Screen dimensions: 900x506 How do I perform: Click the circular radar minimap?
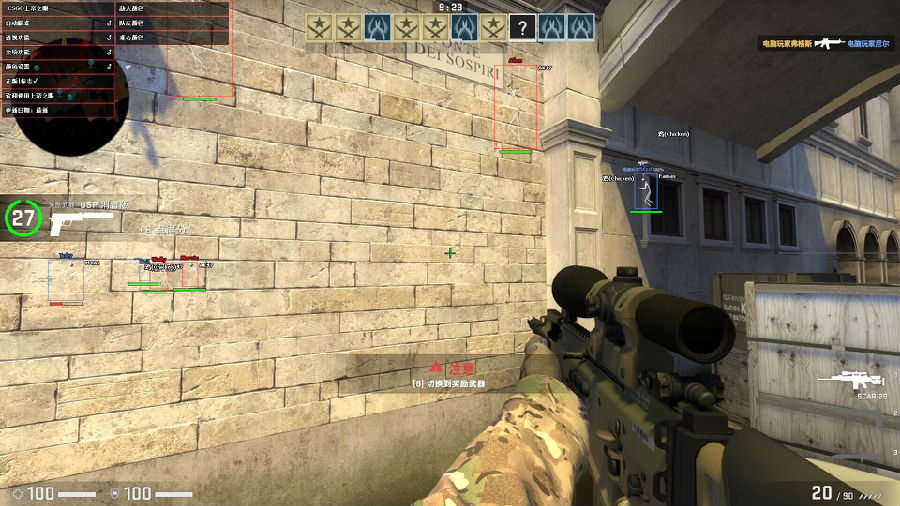(70, 120)
